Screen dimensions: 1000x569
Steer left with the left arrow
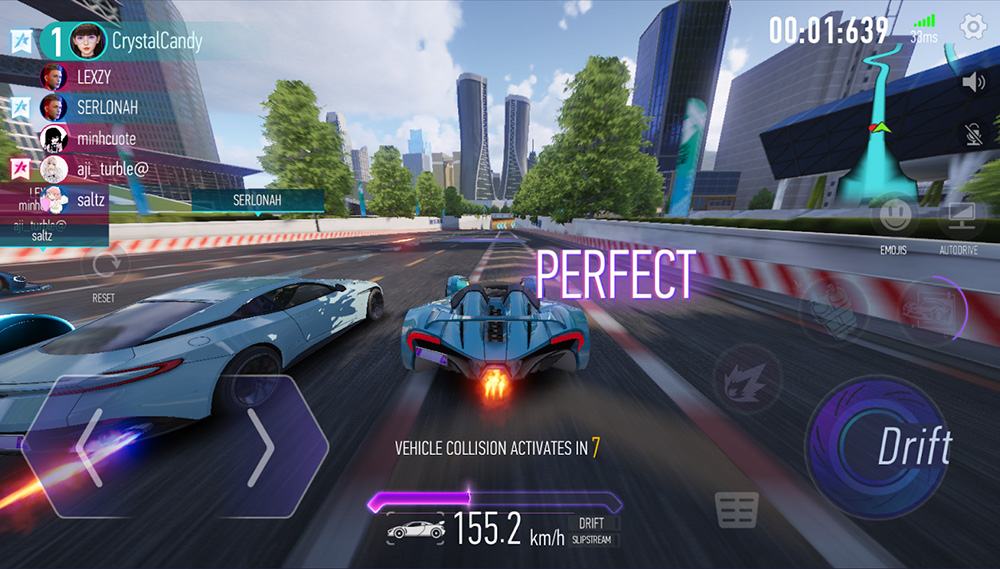90,446
